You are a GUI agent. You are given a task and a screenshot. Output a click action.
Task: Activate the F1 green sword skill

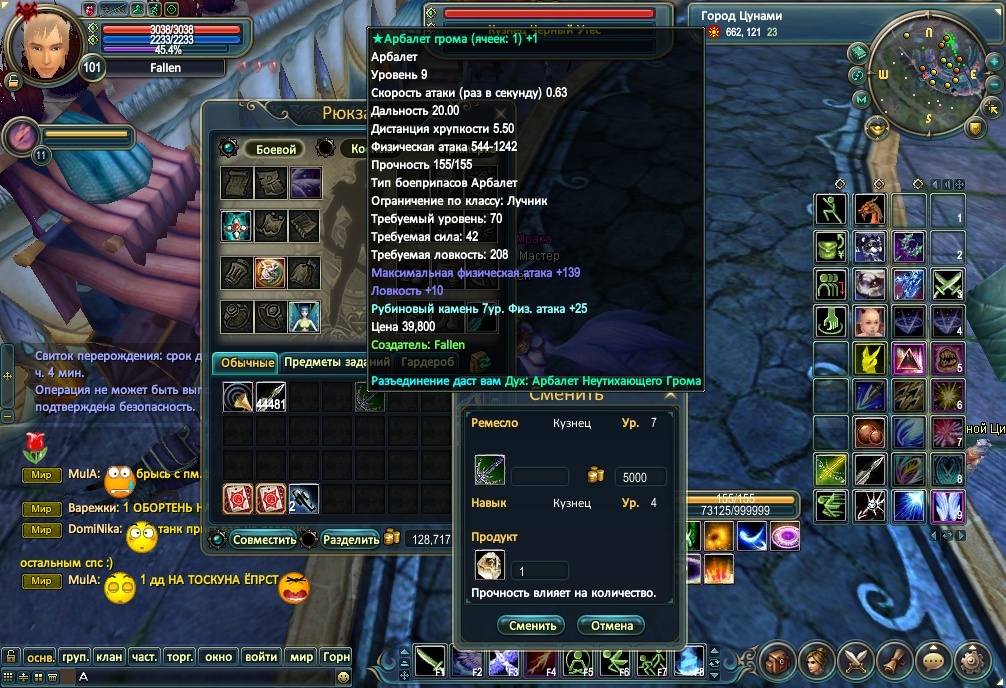click(x=432, y=661)
